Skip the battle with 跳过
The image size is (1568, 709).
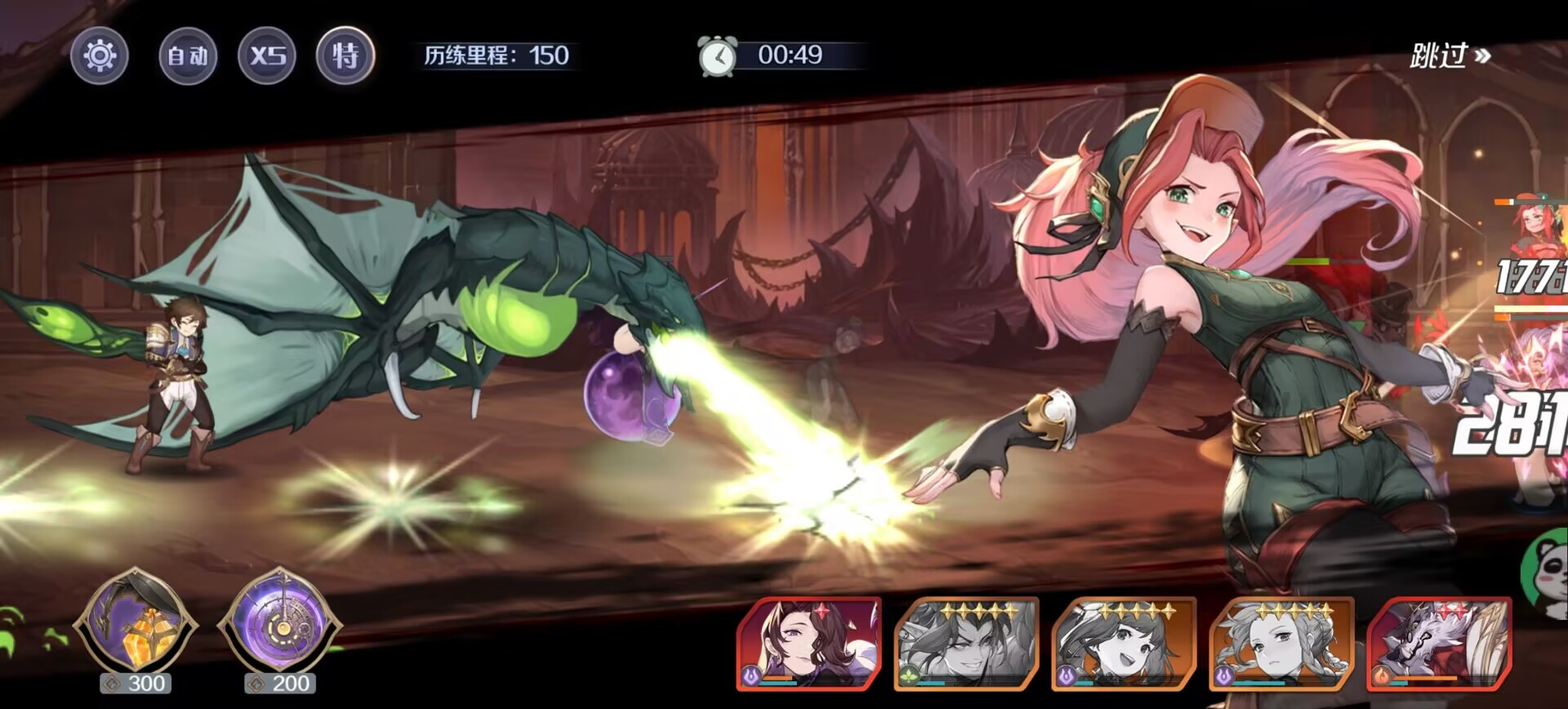pyautogui.click(x=1450, y=56)
